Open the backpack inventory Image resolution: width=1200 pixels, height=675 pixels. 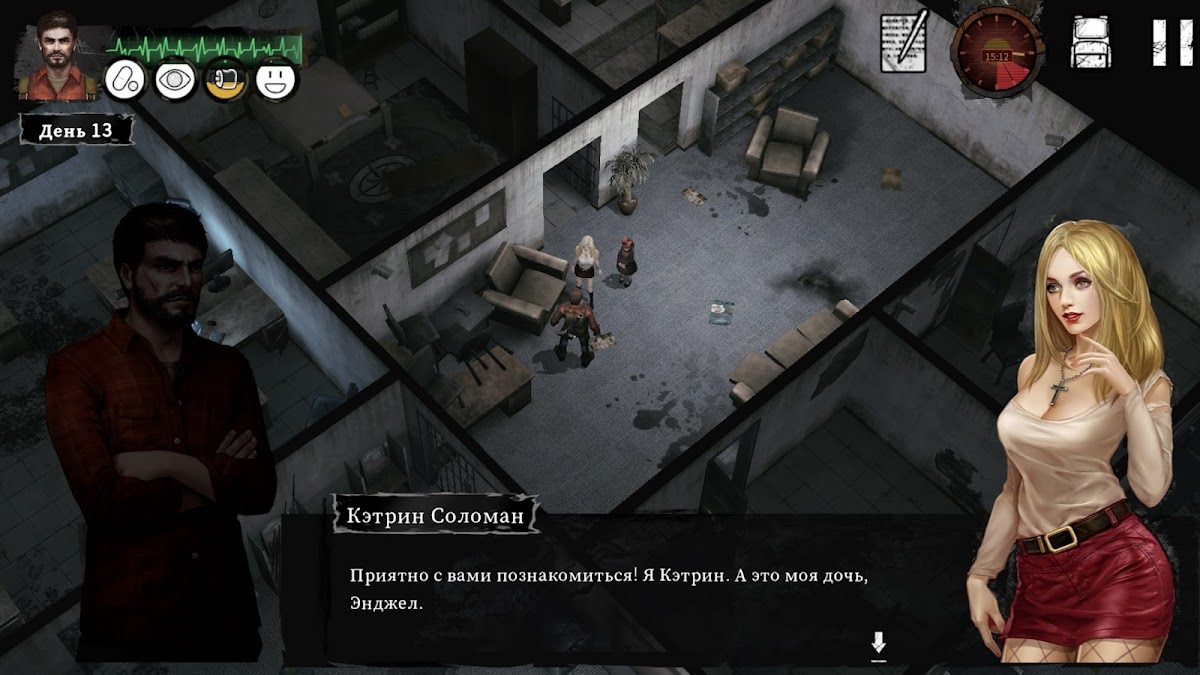pos(1090,44)
